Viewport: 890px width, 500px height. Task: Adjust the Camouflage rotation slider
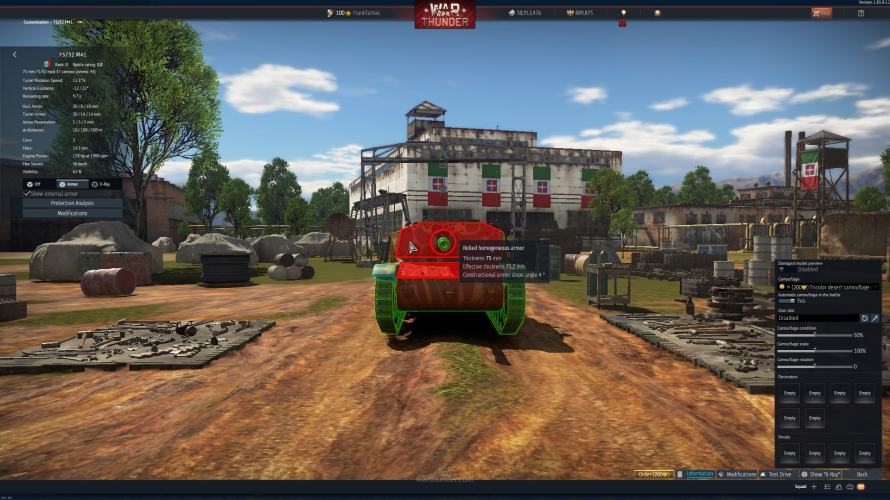(x=815, y=366)
